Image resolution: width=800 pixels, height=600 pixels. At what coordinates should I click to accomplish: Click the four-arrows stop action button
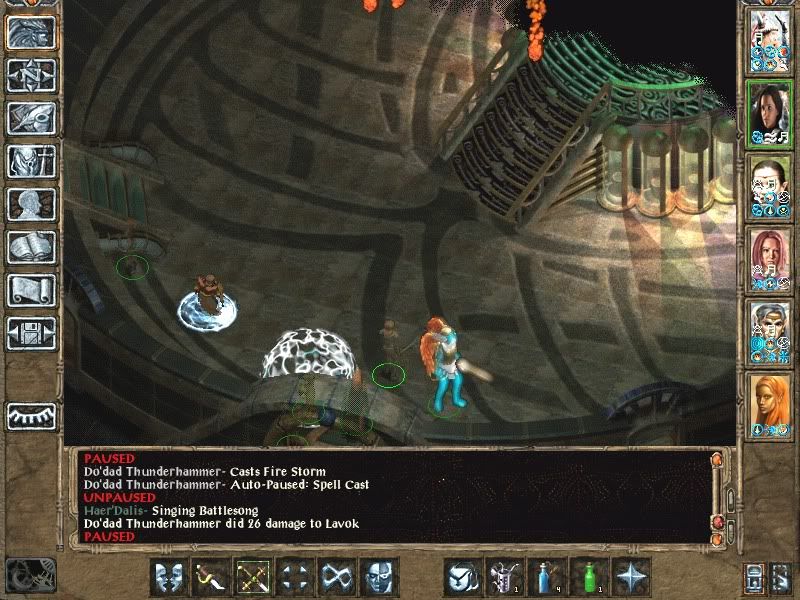295,577
